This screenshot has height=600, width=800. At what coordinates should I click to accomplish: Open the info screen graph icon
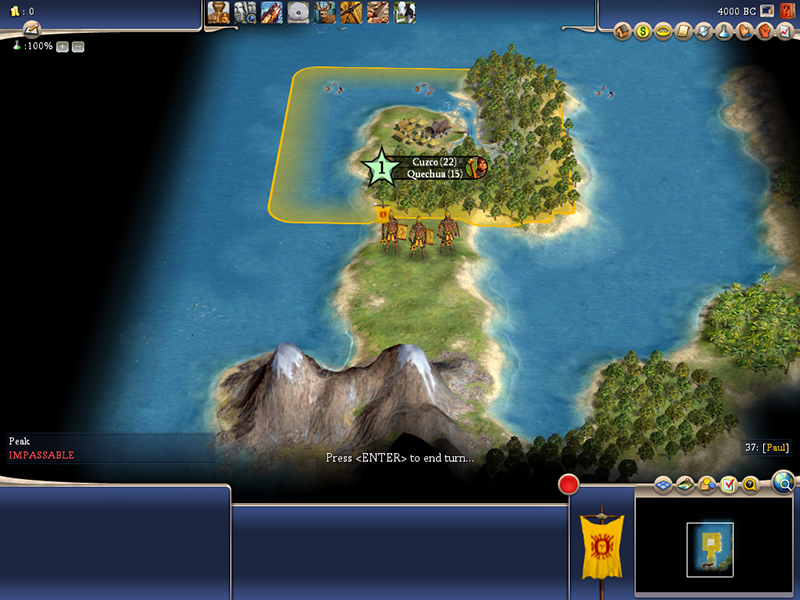[784, 32]
